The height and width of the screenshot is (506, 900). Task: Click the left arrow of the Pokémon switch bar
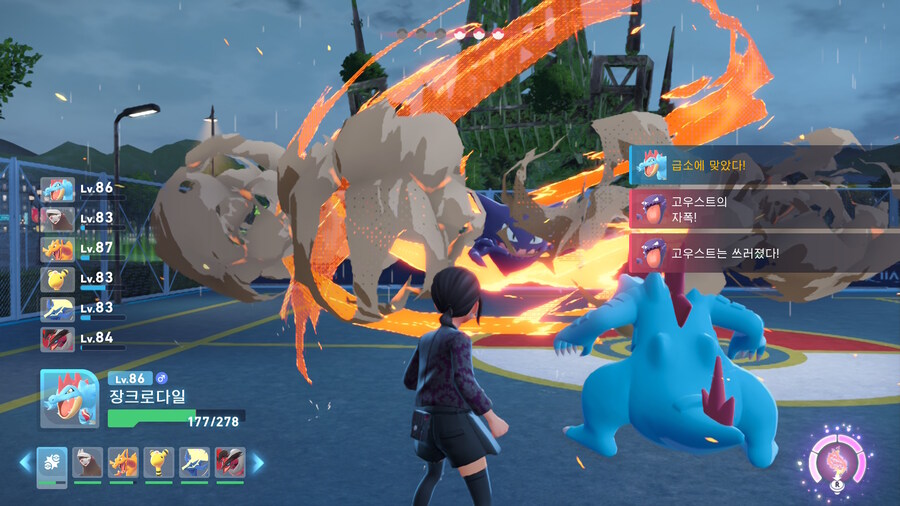click(25, 462)
